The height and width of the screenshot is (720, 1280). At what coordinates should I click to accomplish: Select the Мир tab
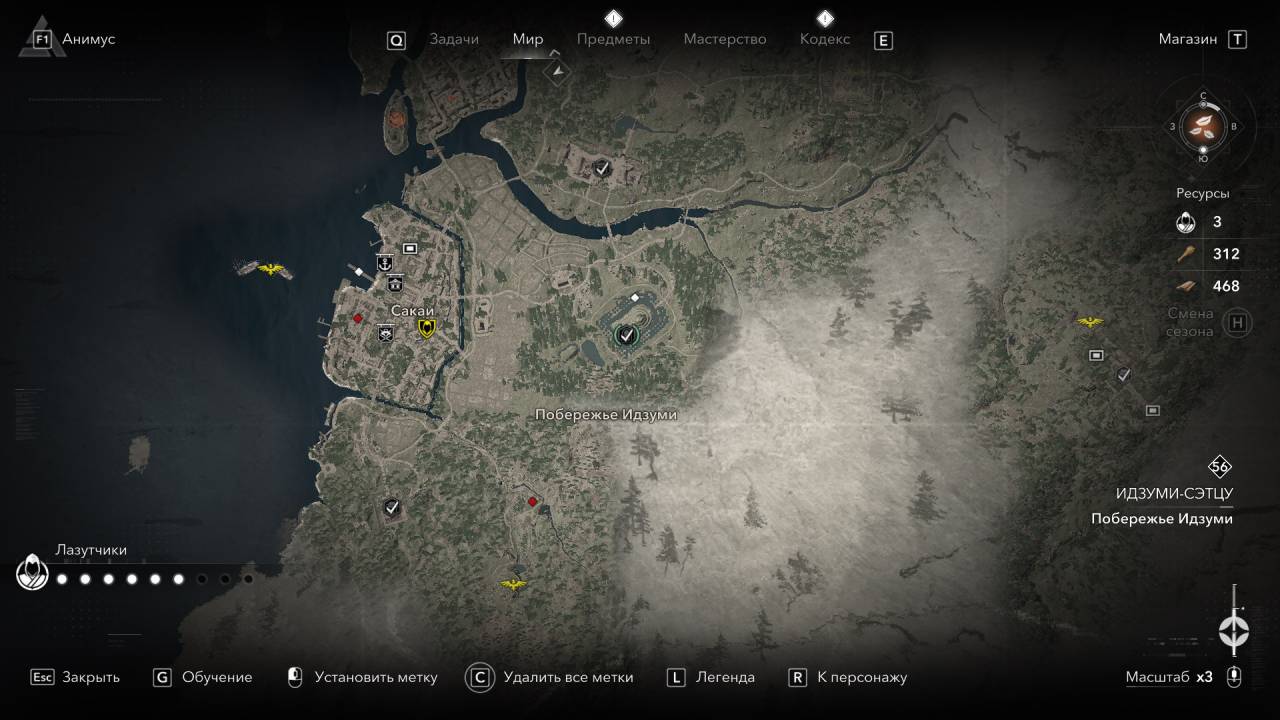tap(528, 39)
